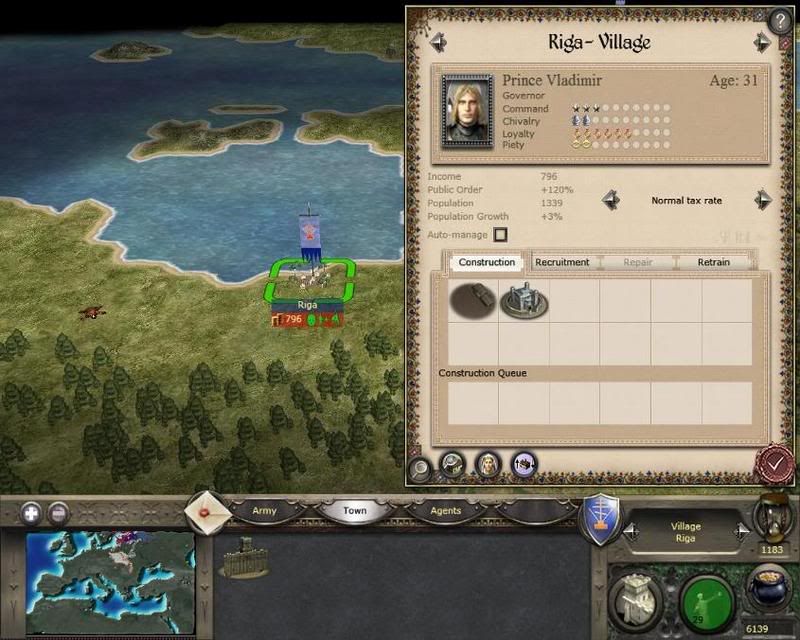Open the Retrain tab
800x640 pixels.
(713, 262)
